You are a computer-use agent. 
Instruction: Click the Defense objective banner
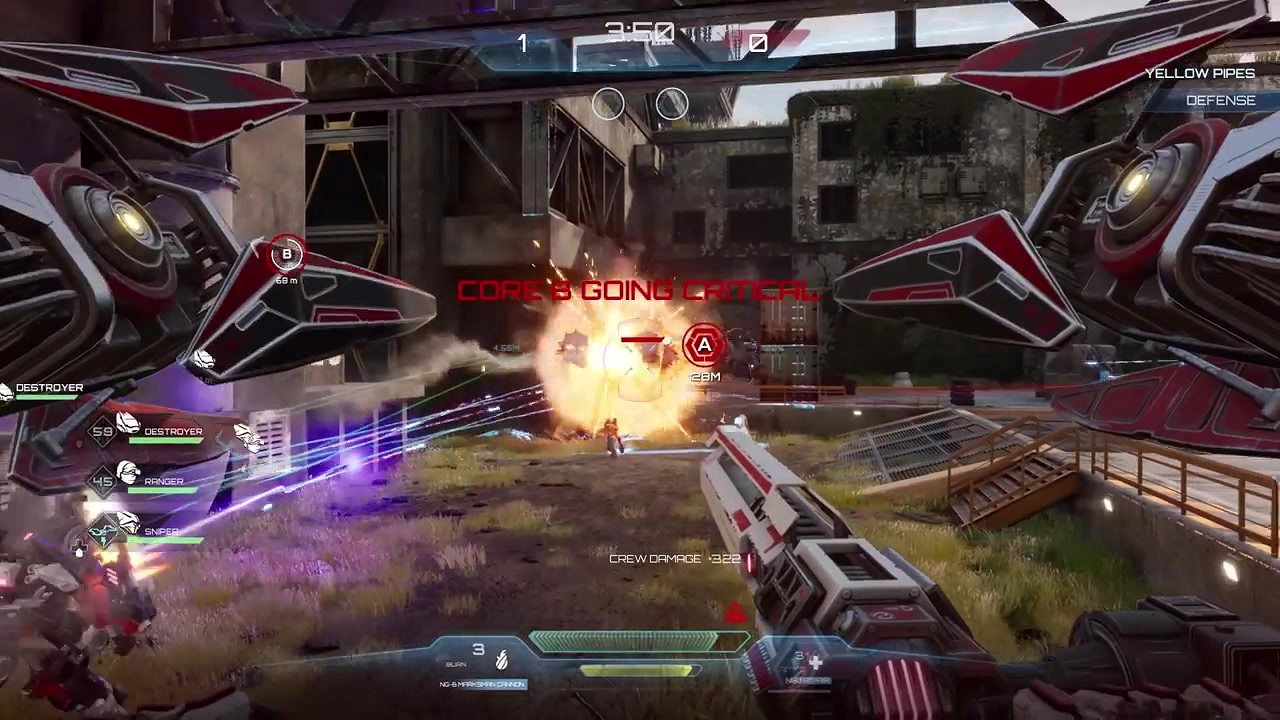tap(1220, 100)
